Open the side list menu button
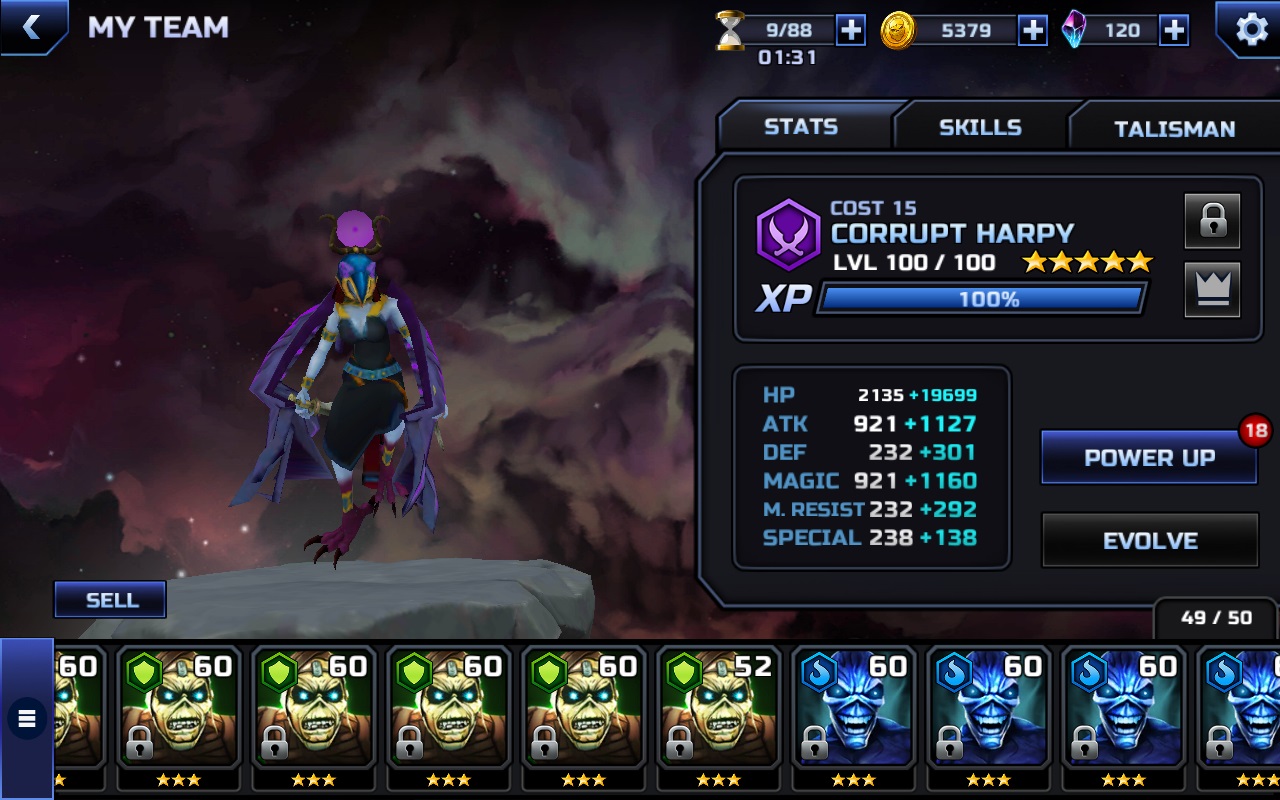Viewport: 1280px width, 800px height. [26, 718]
